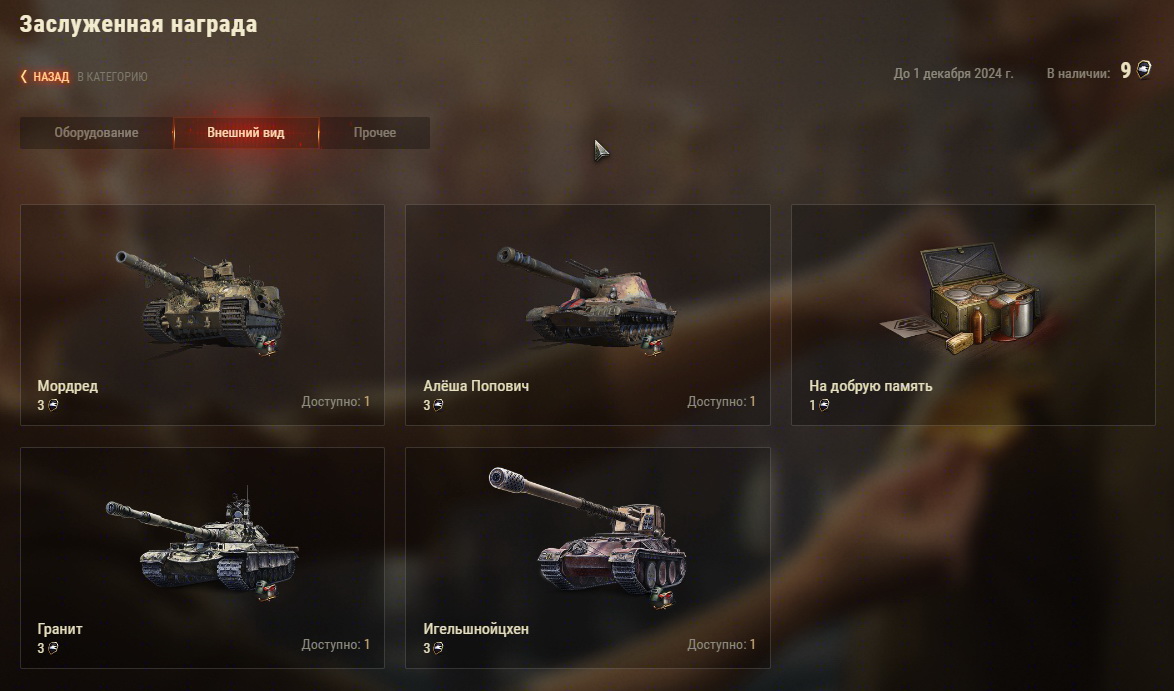
Task: Go back using the Назад button
Action: (x=49, y=76)
